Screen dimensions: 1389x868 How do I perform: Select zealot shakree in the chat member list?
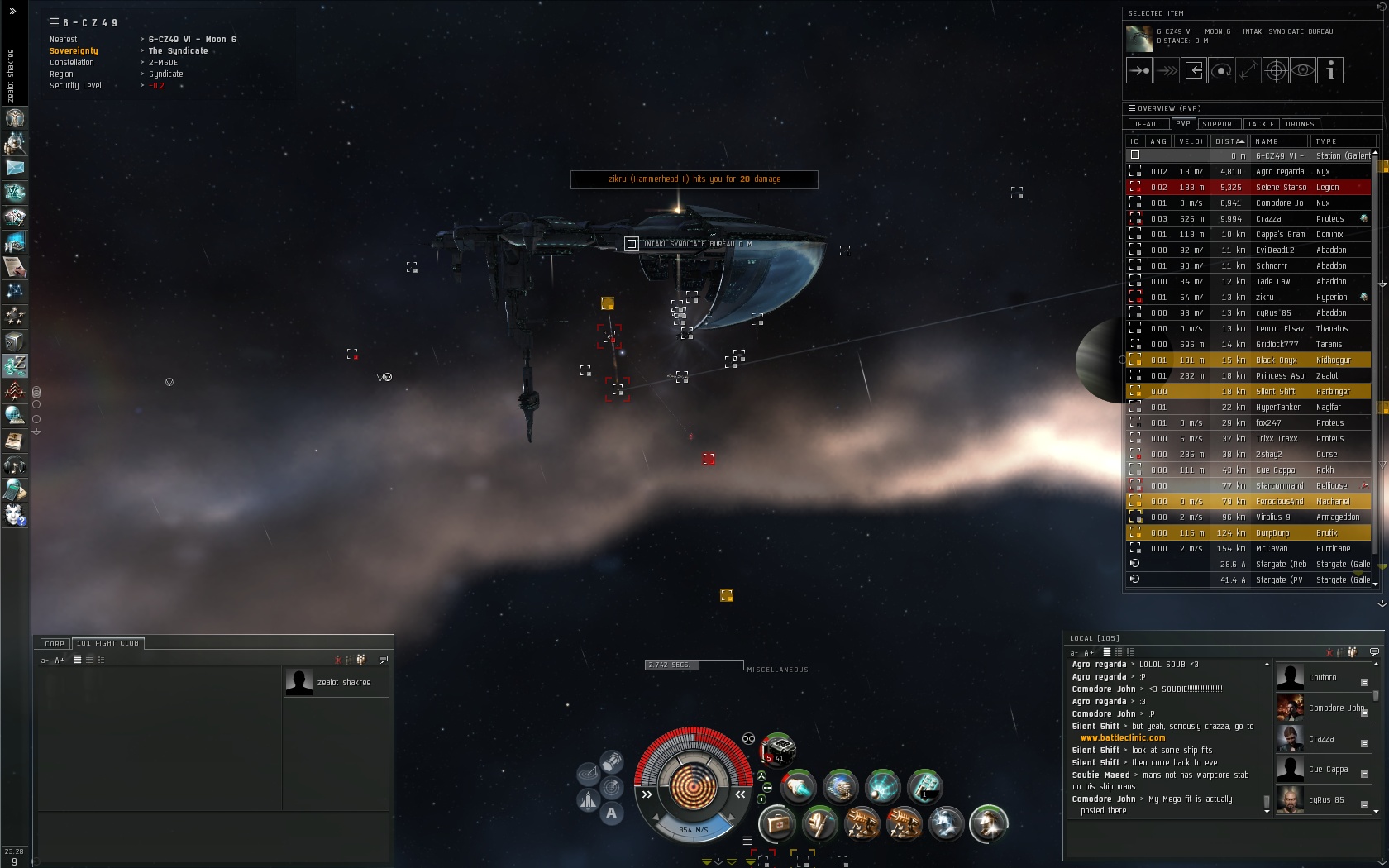click(343, 683)
